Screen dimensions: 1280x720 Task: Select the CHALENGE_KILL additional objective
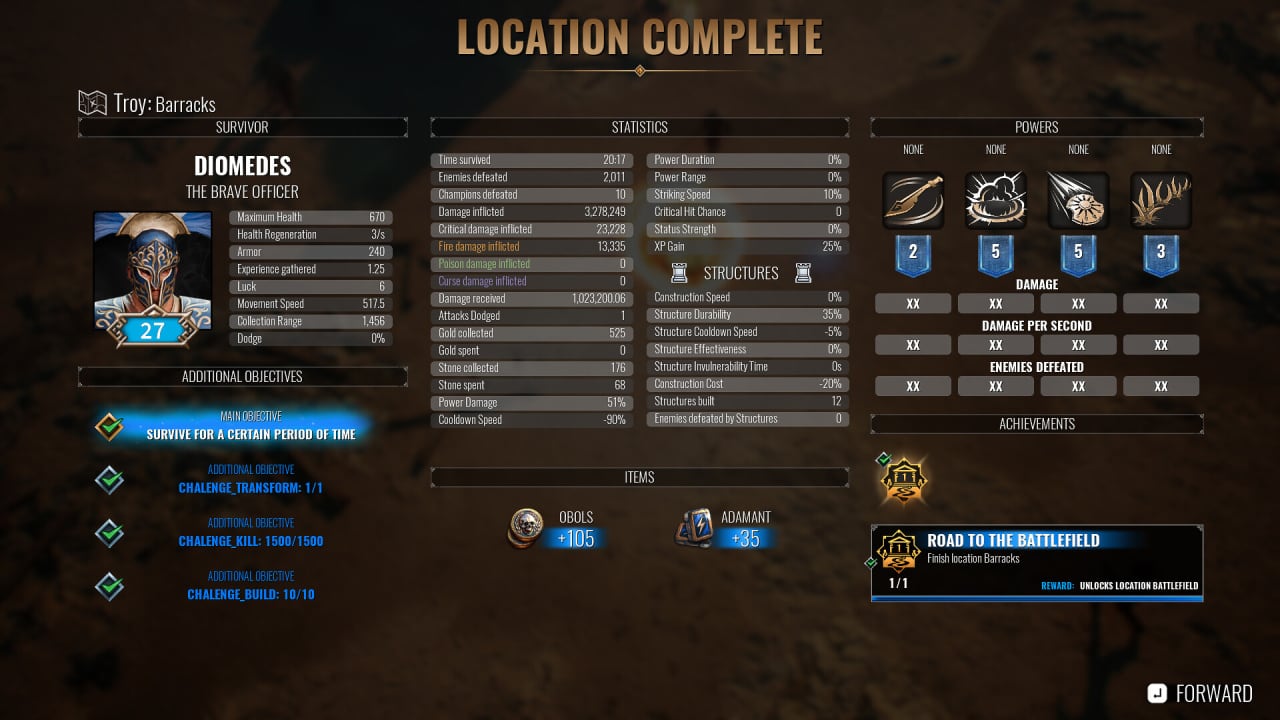[250, 534]
